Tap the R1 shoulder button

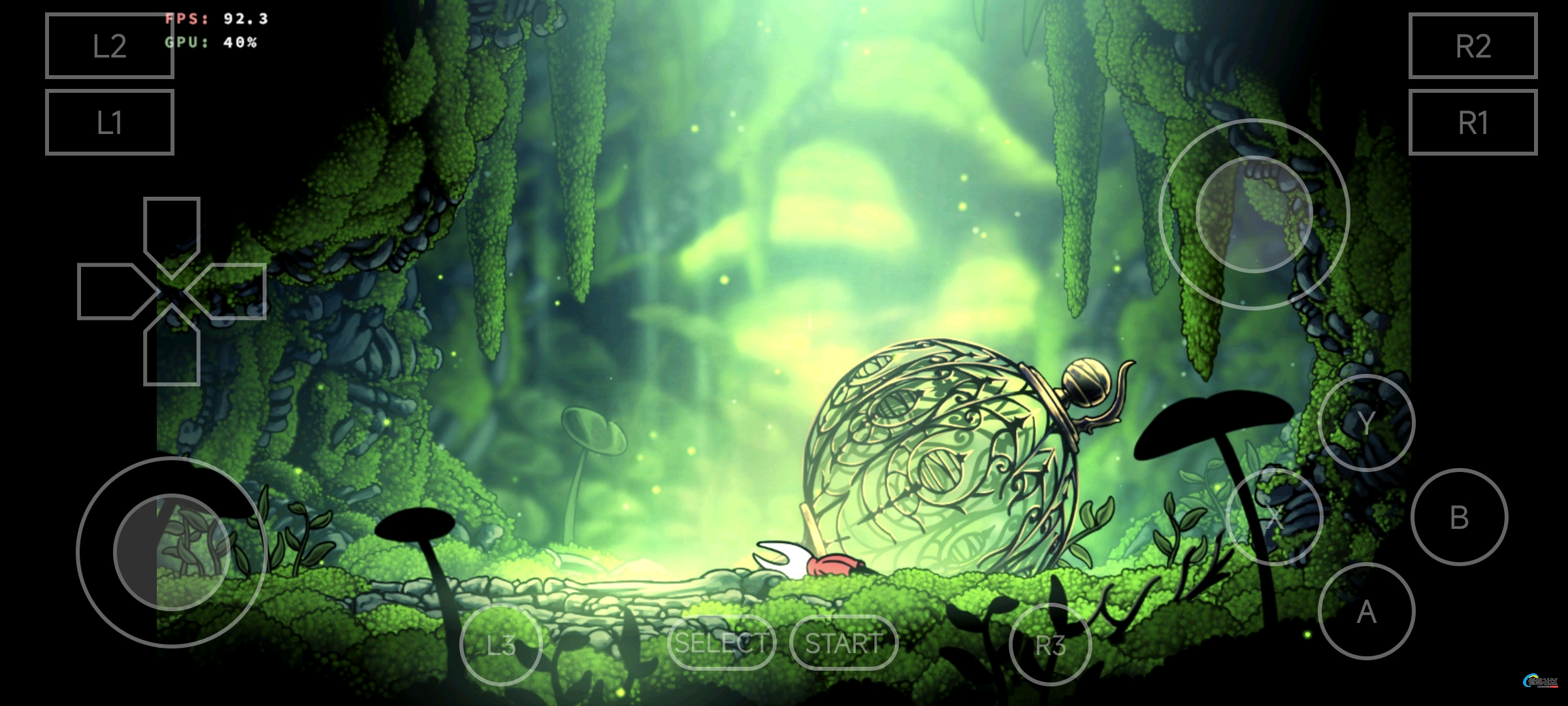(1473, 122)
